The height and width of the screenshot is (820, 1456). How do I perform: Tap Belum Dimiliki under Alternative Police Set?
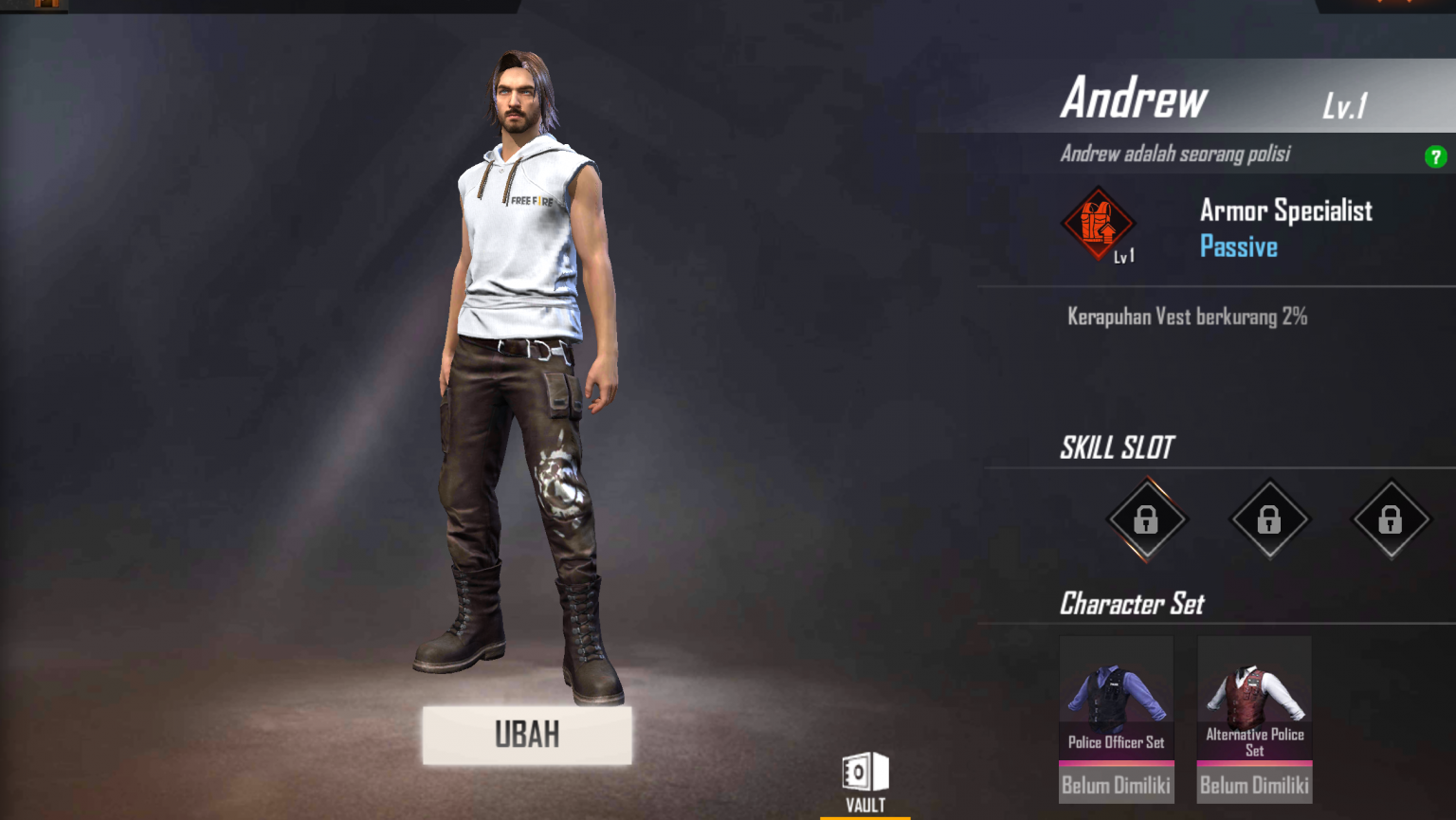click(1254, 787)
